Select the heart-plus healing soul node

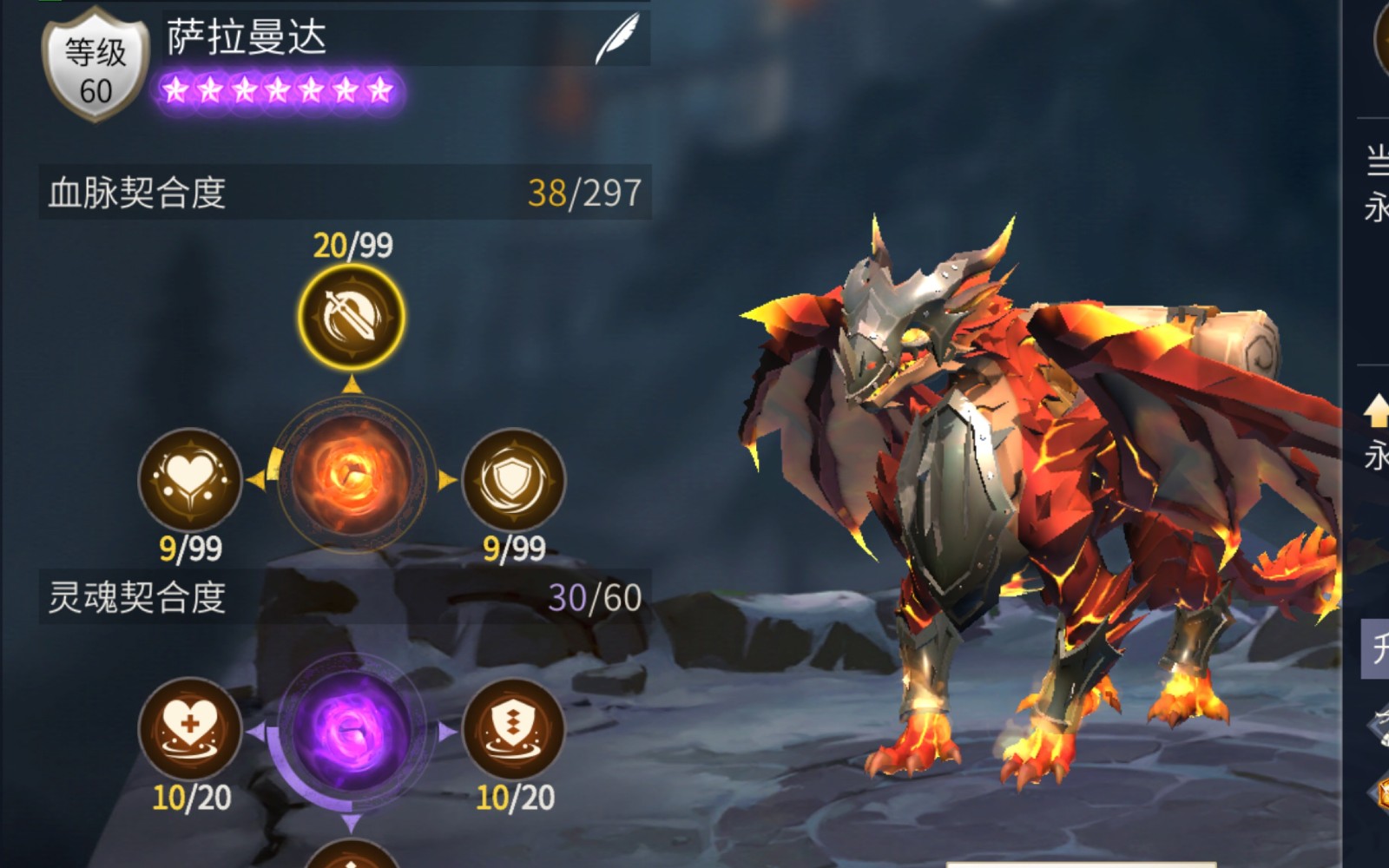tap(190, 728)
